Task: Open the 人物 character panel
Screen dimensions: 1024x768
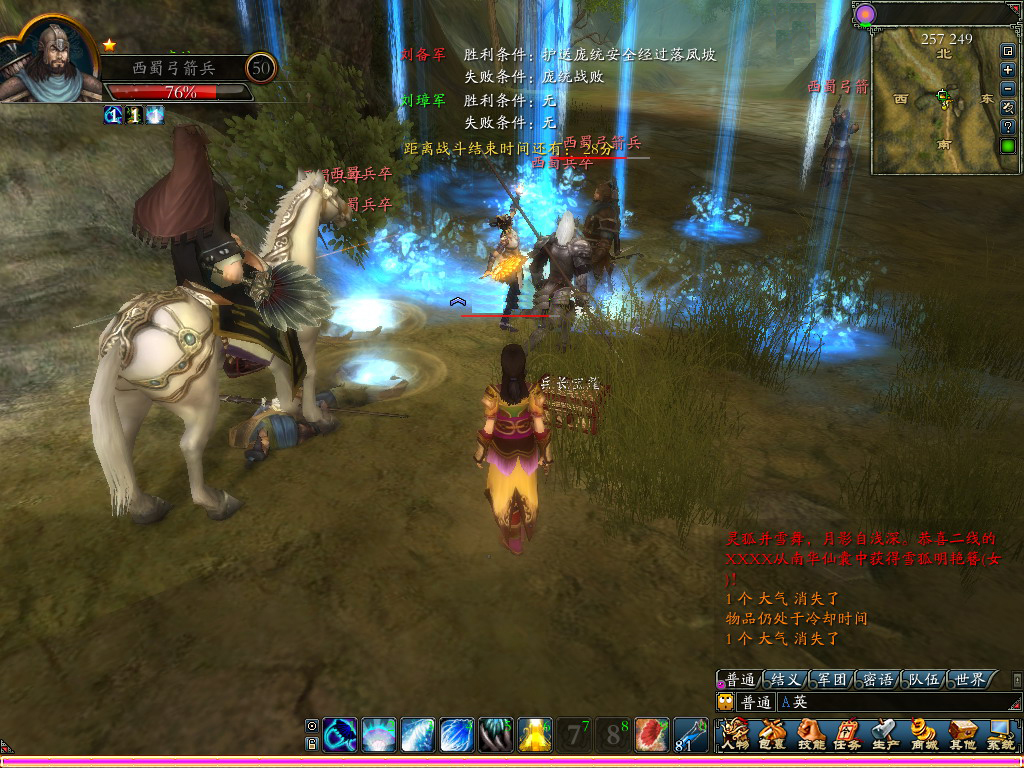Action: point(736,734)
